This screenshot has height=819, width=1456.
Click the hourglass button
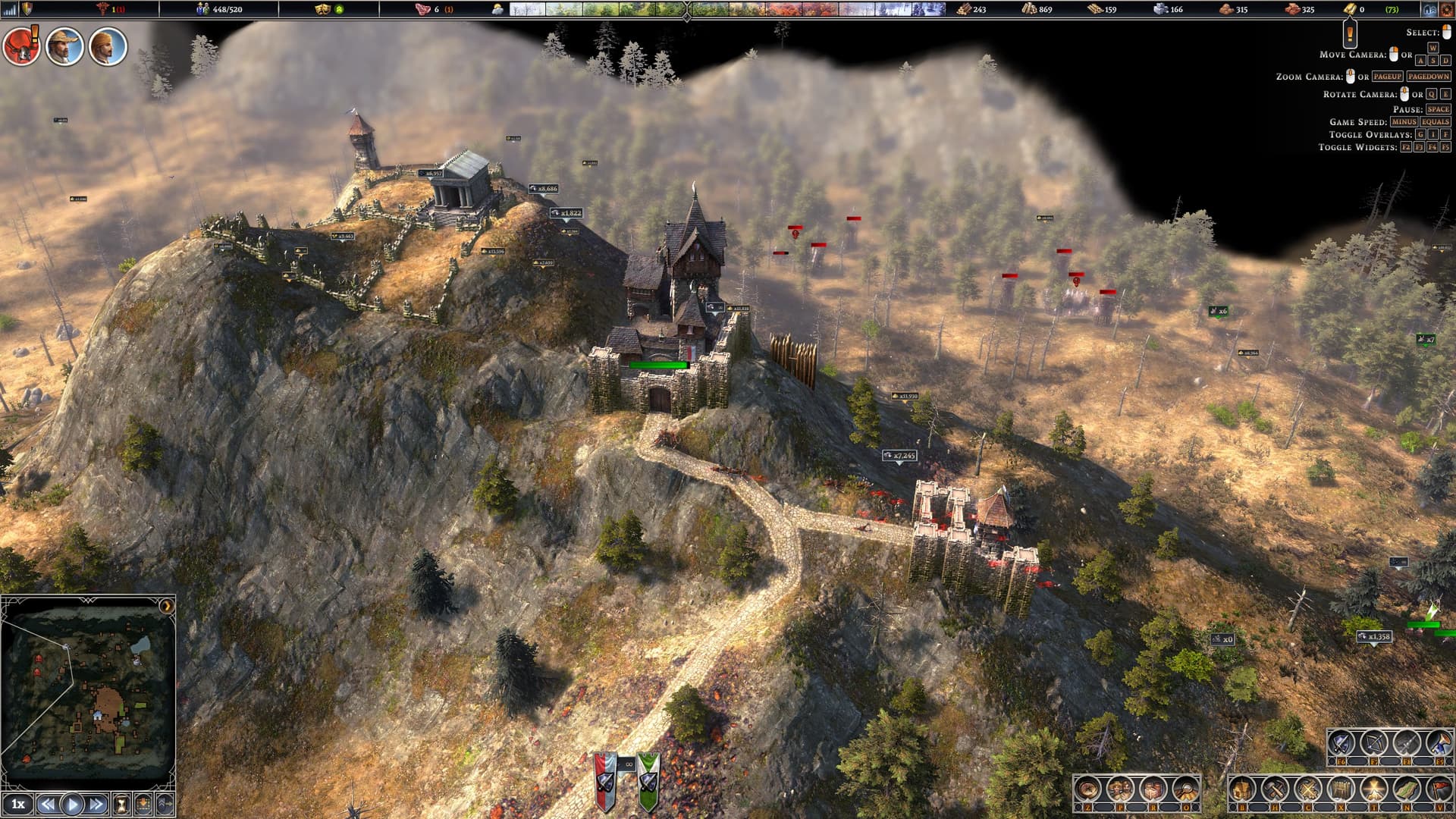coord(121,804)
